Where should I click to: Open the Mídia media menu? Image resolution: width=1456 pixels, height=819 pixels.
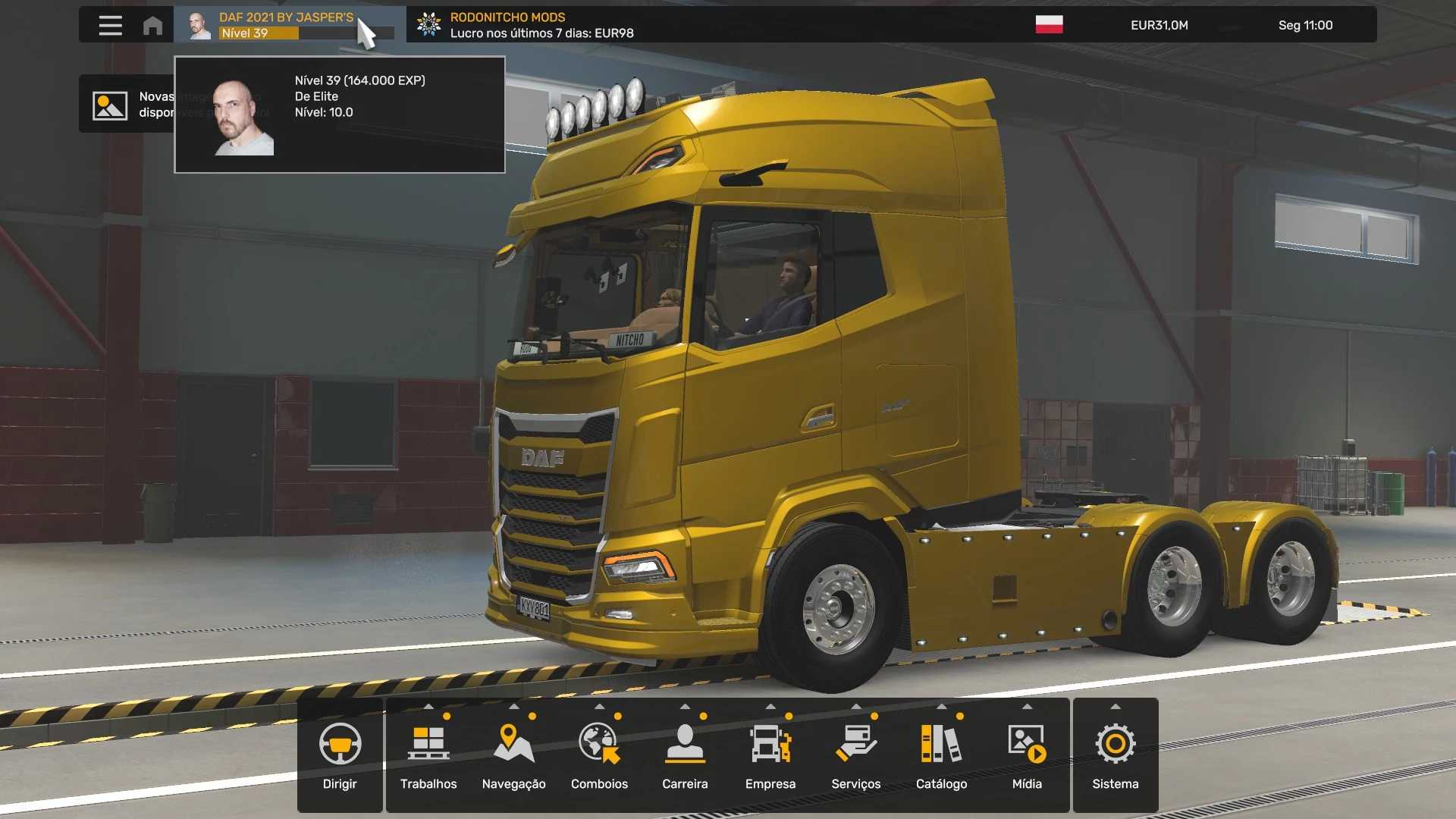coord(1027,755)
